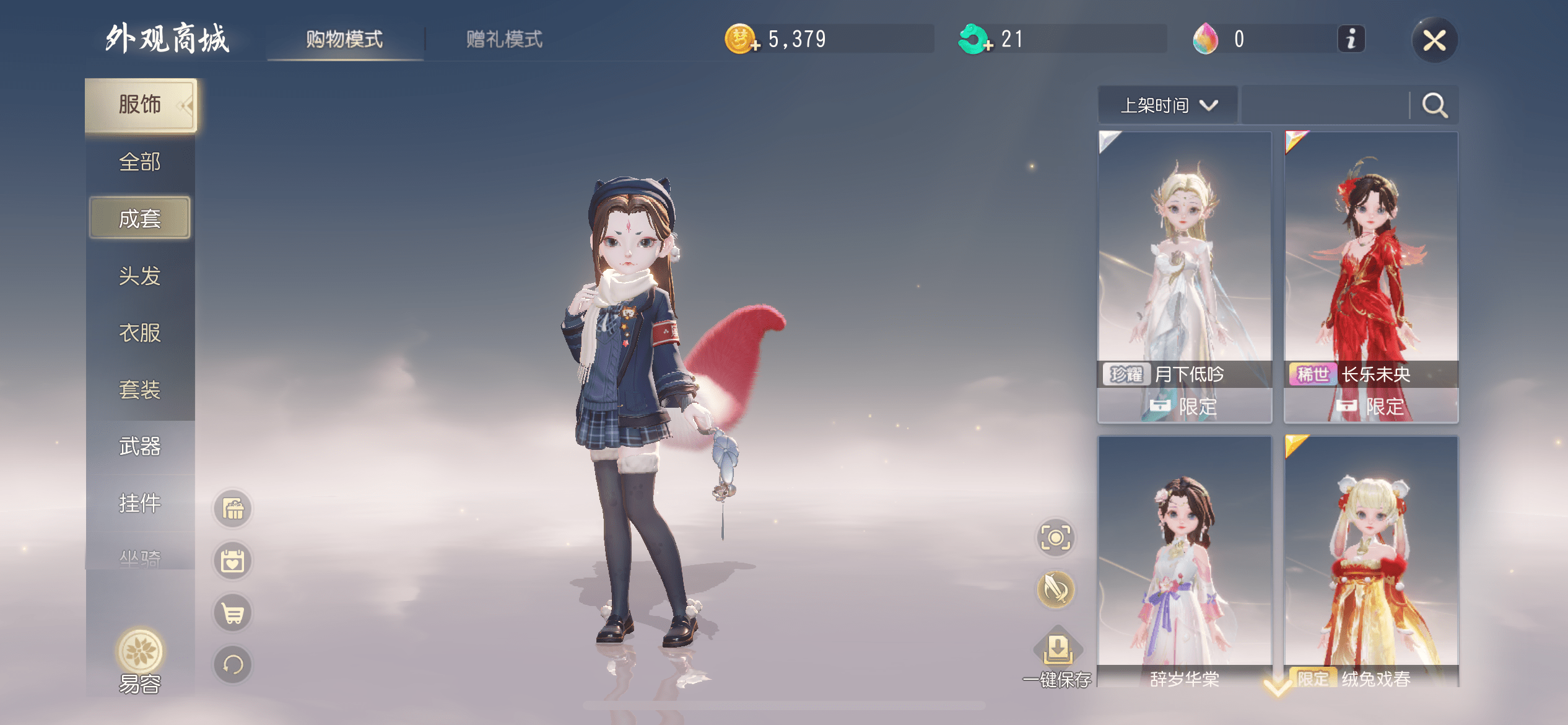Show the 套装 set category
1568x725 pixels.
coord(140,390)
